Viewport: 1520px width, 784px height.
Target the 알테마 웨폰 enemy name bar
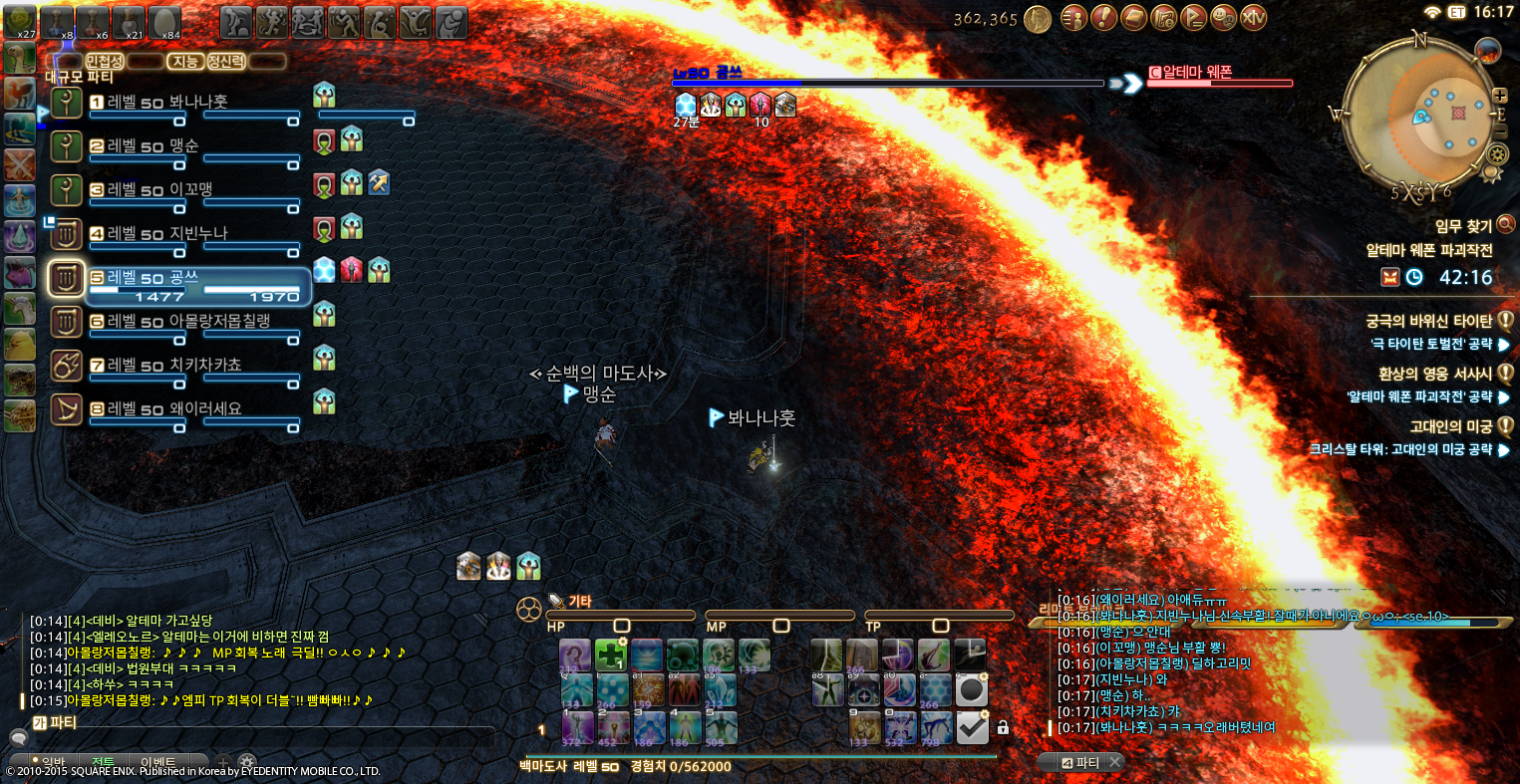pyautogui.click(x=1219, y=73)
